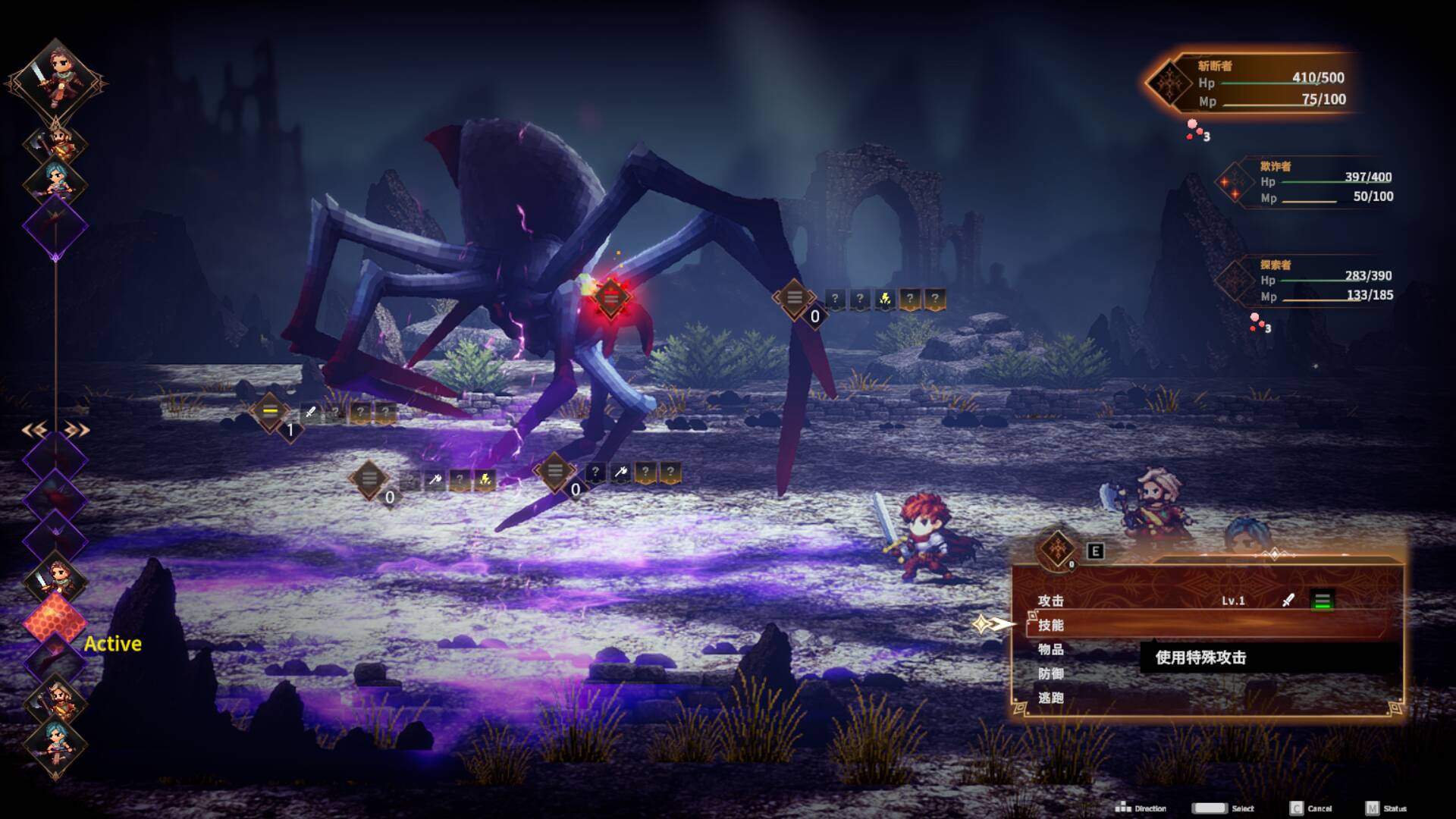Choose the 逃跑 flee command
Viewport: 1456px width, 819px height.
click(x=1051, y=698)
